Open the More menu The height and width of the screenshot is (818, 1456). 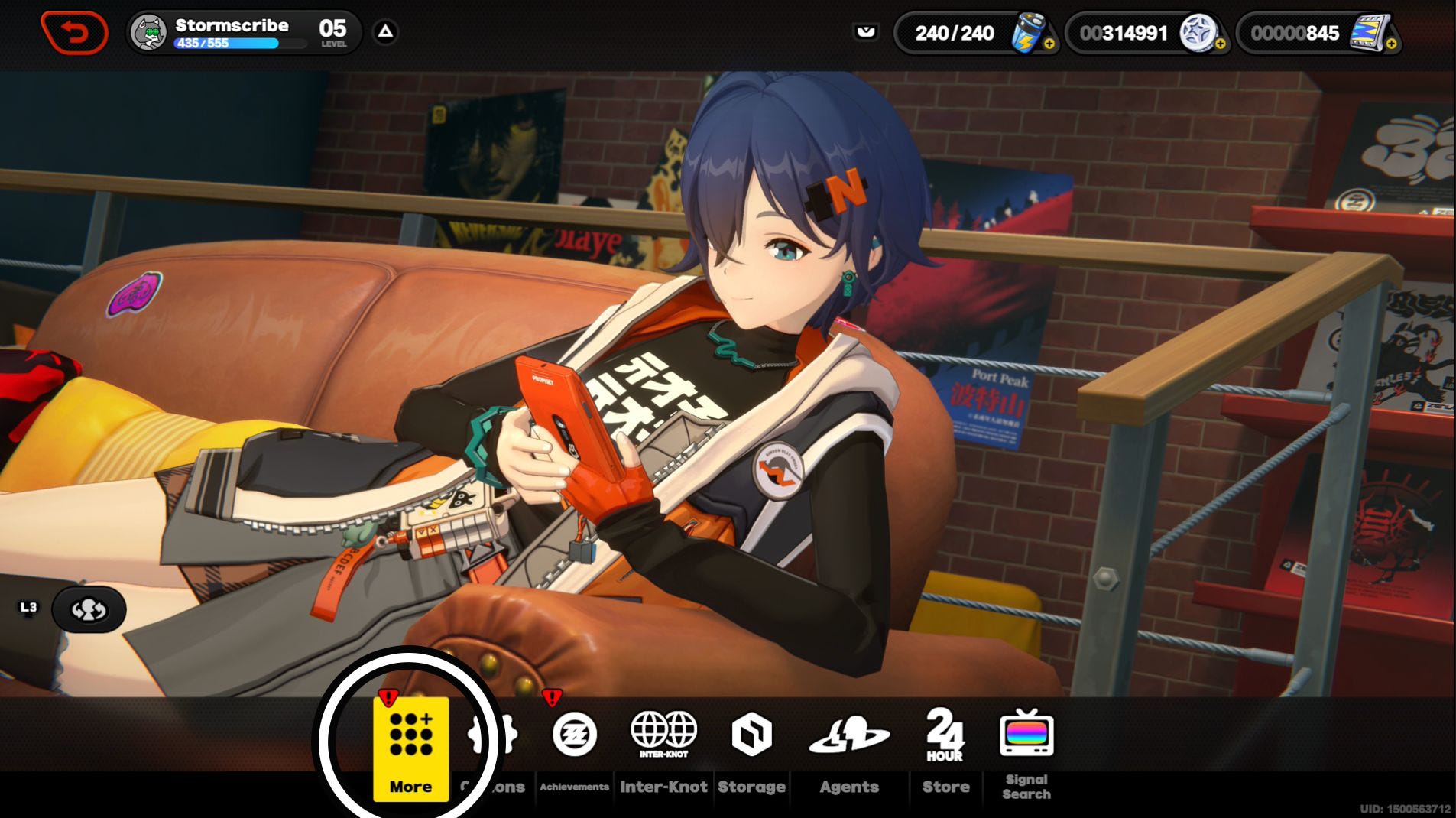(x=410, y=748)
